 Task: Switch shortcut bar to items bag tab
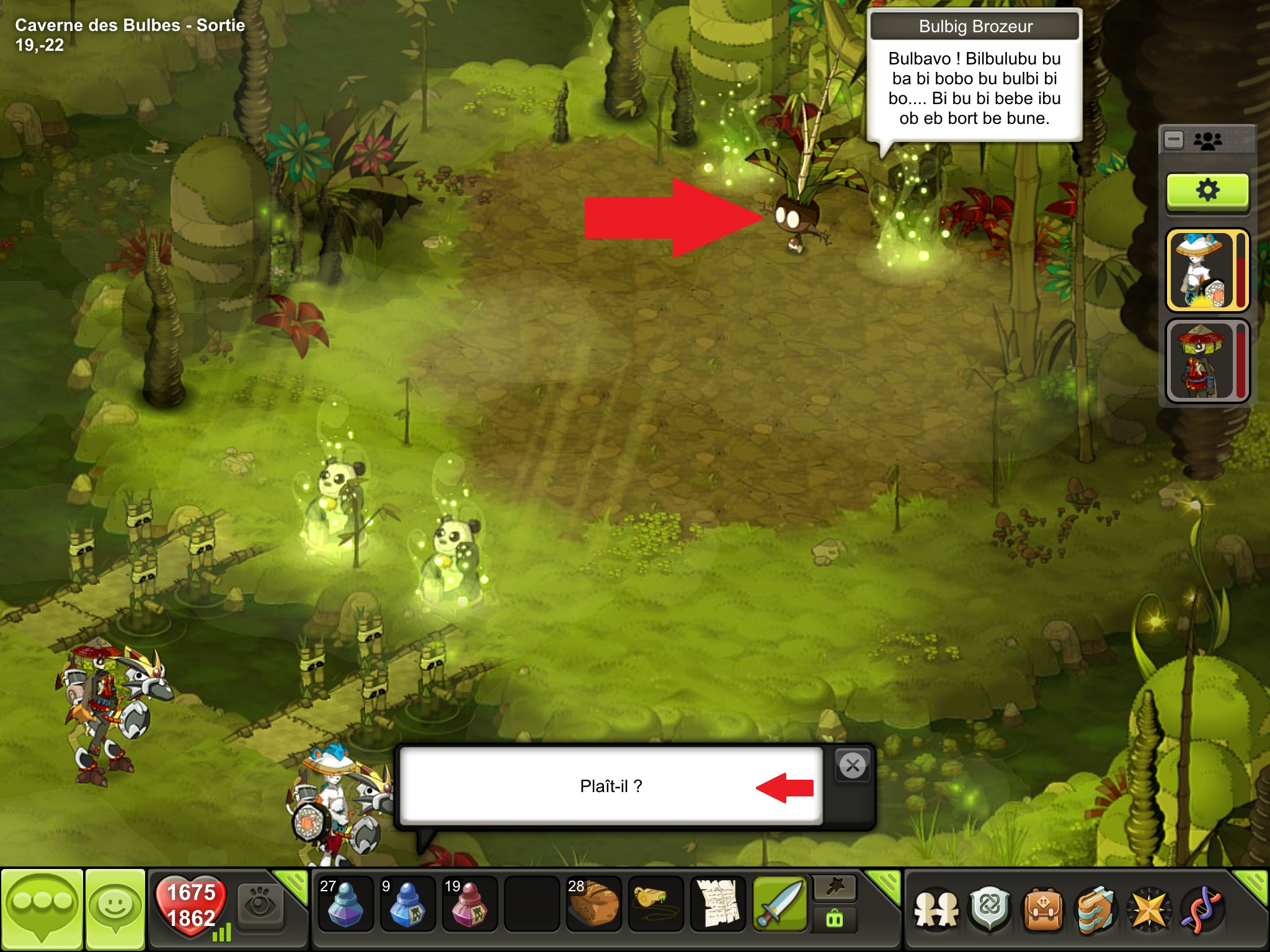coord(835,920)
